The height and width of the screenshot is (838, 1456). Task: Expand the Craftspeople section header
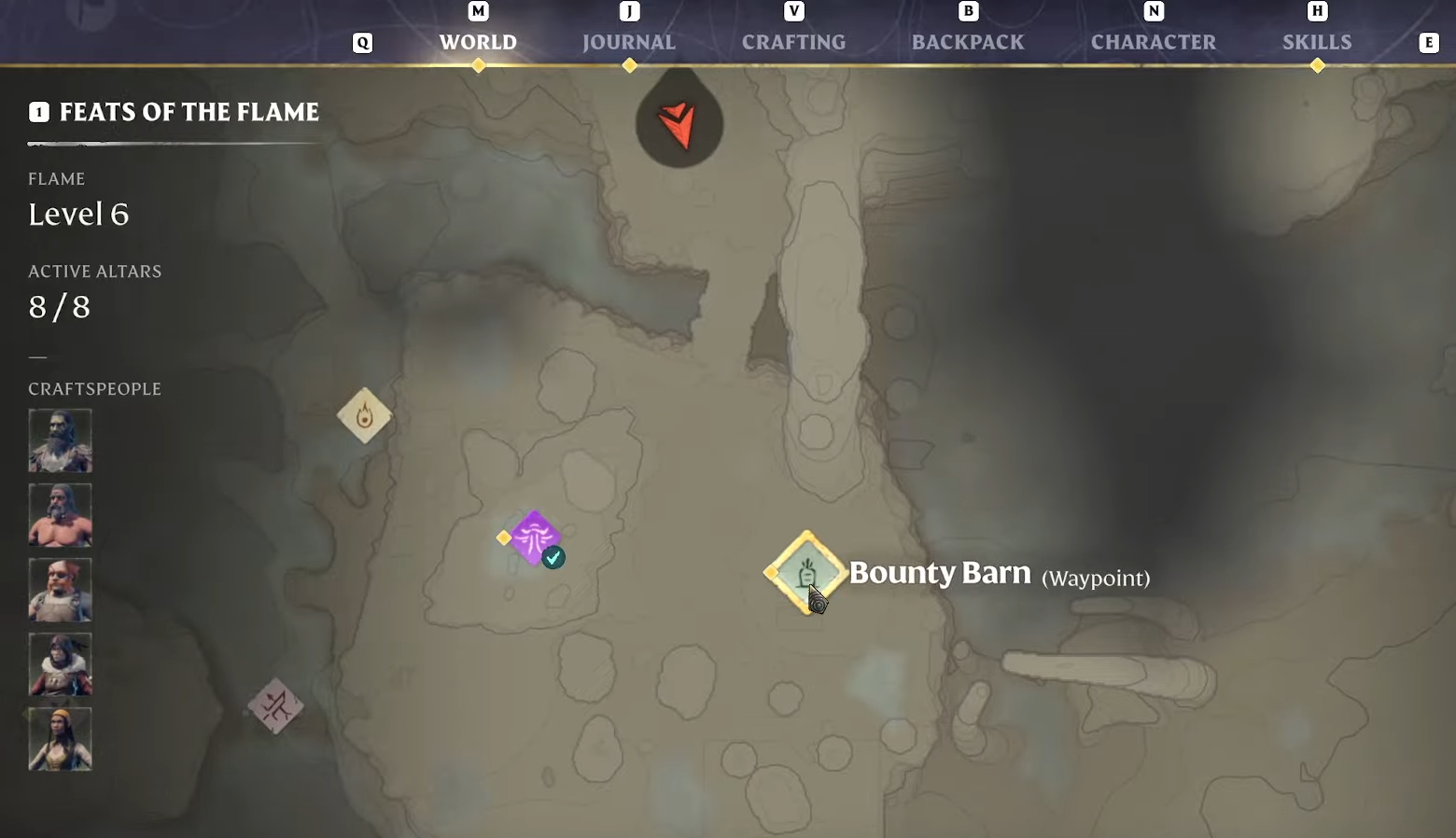click(94, 389)
